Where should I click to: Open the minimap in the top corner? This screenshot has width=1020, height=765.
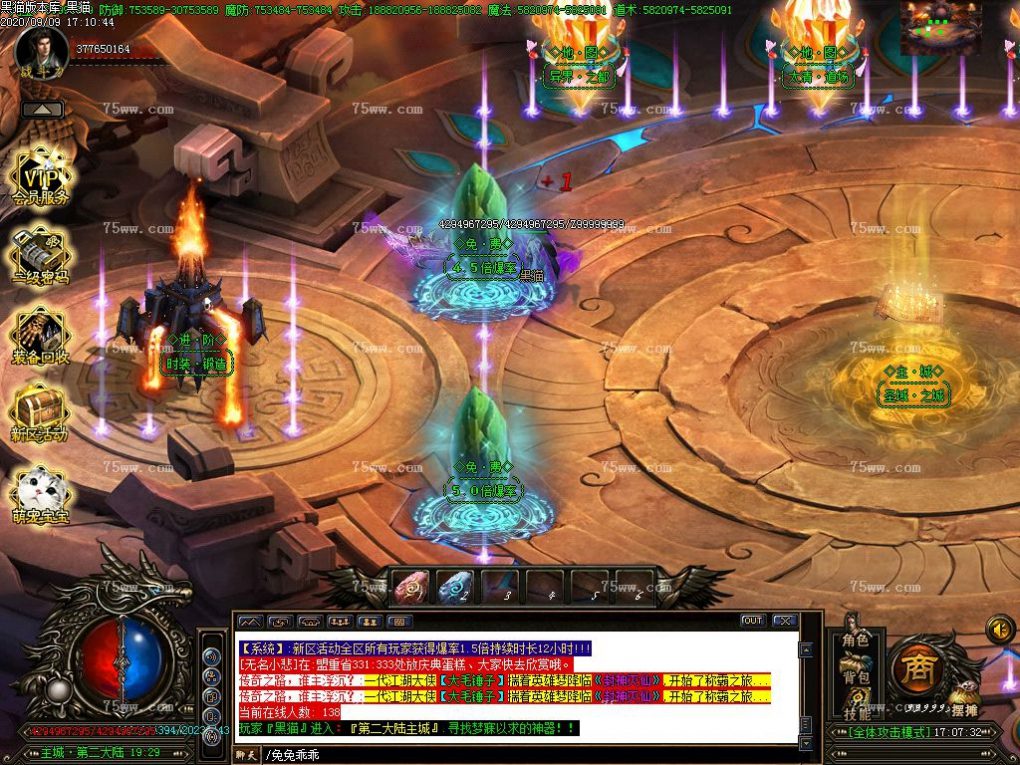pos(940,27)
